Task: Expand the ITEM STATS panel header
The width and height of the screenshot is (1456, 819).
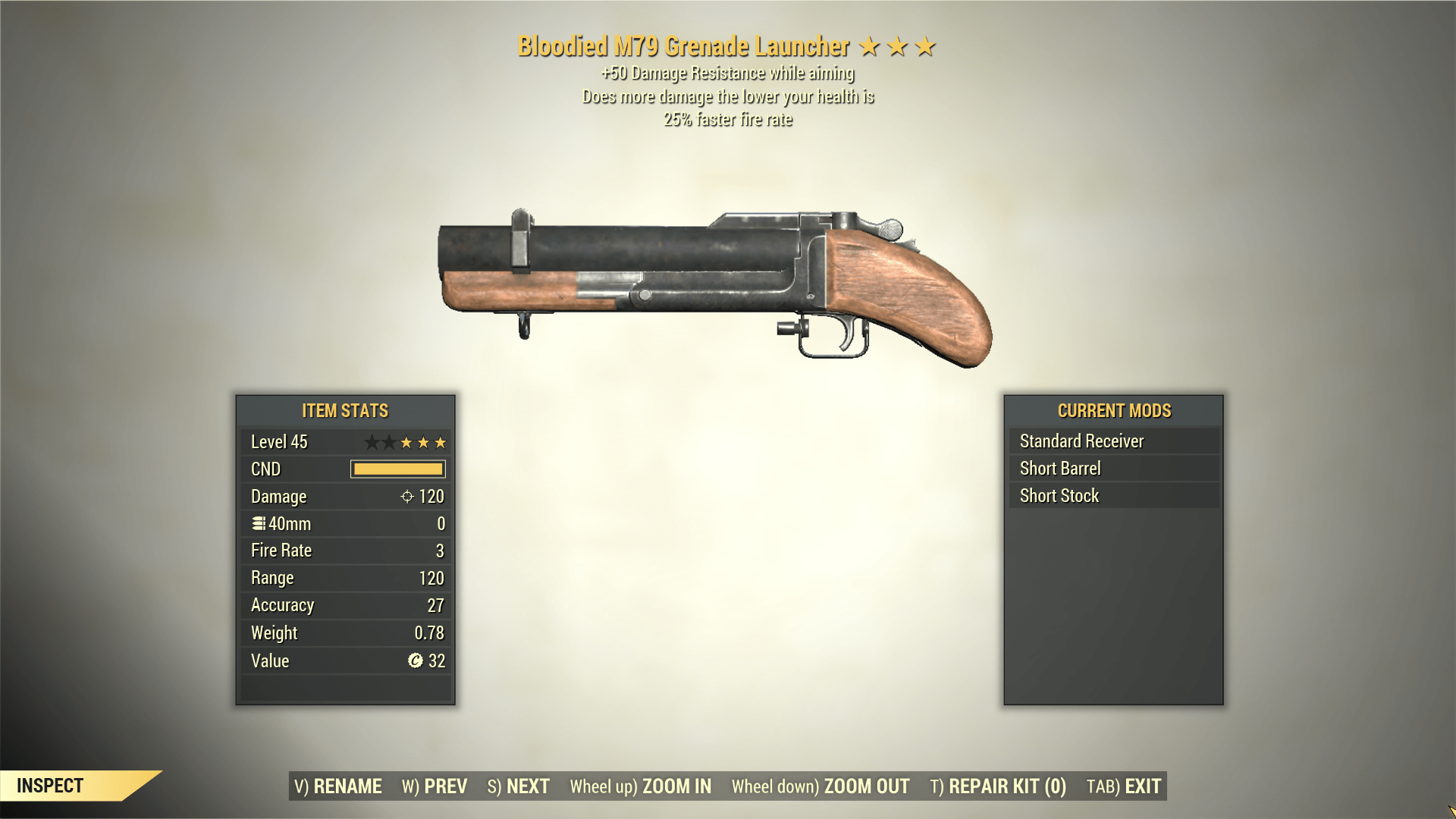Action: click(x=344, y=410)
